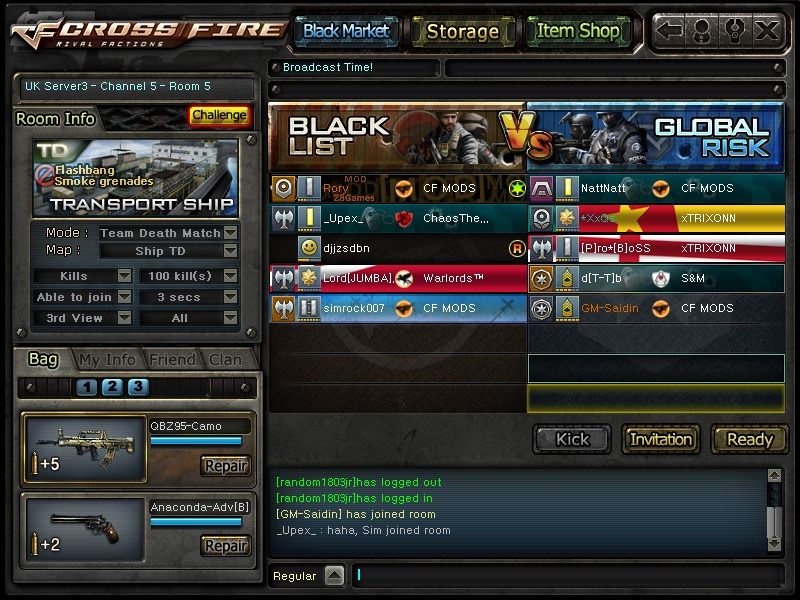Click the Ready button
The height and width of the screenshot is (600, 800).
click(x=749, y=439)
